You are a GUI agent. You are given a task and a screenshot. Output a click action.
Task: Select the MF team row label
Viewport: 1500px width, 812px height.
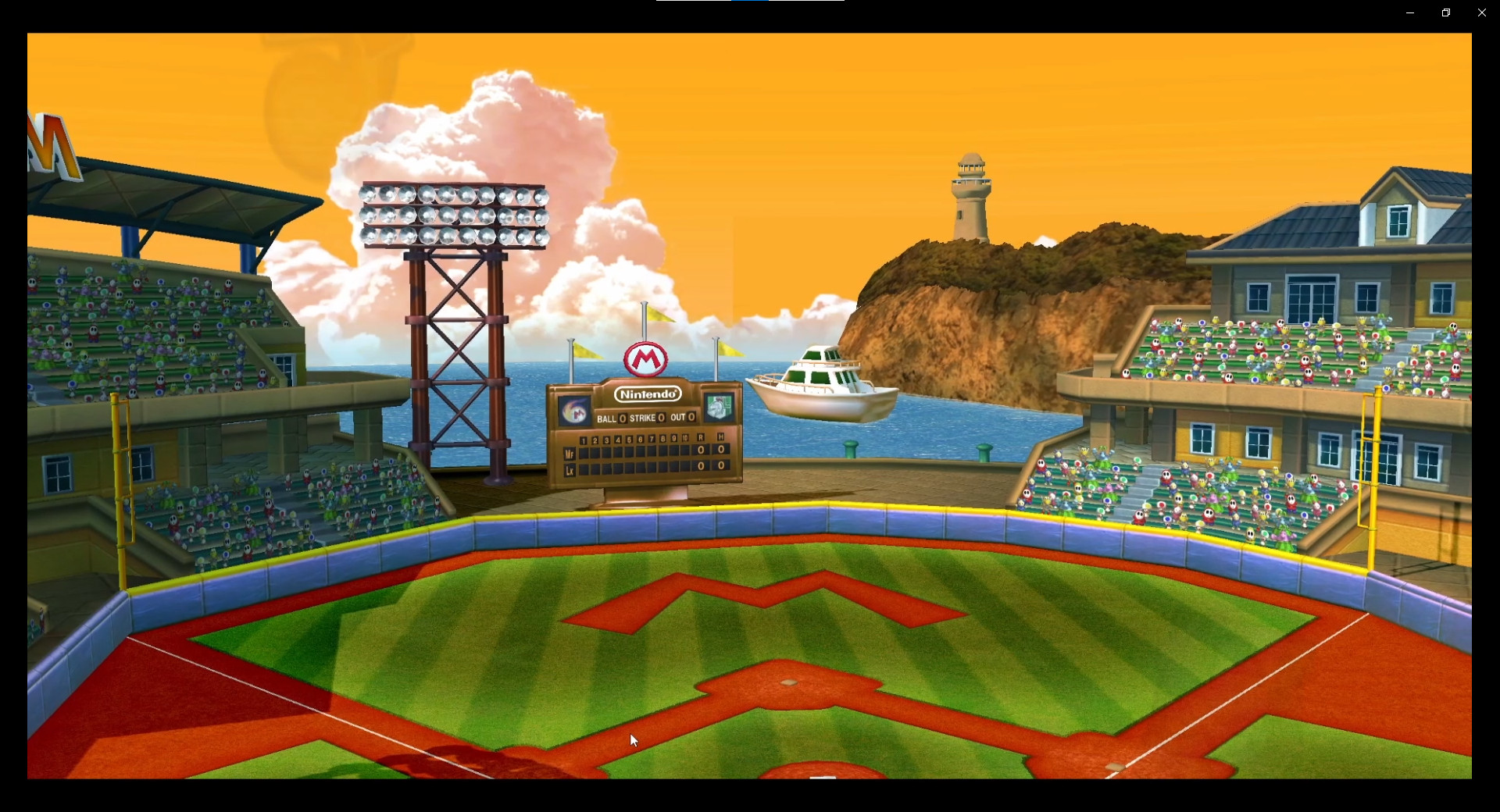pos(570,454)
